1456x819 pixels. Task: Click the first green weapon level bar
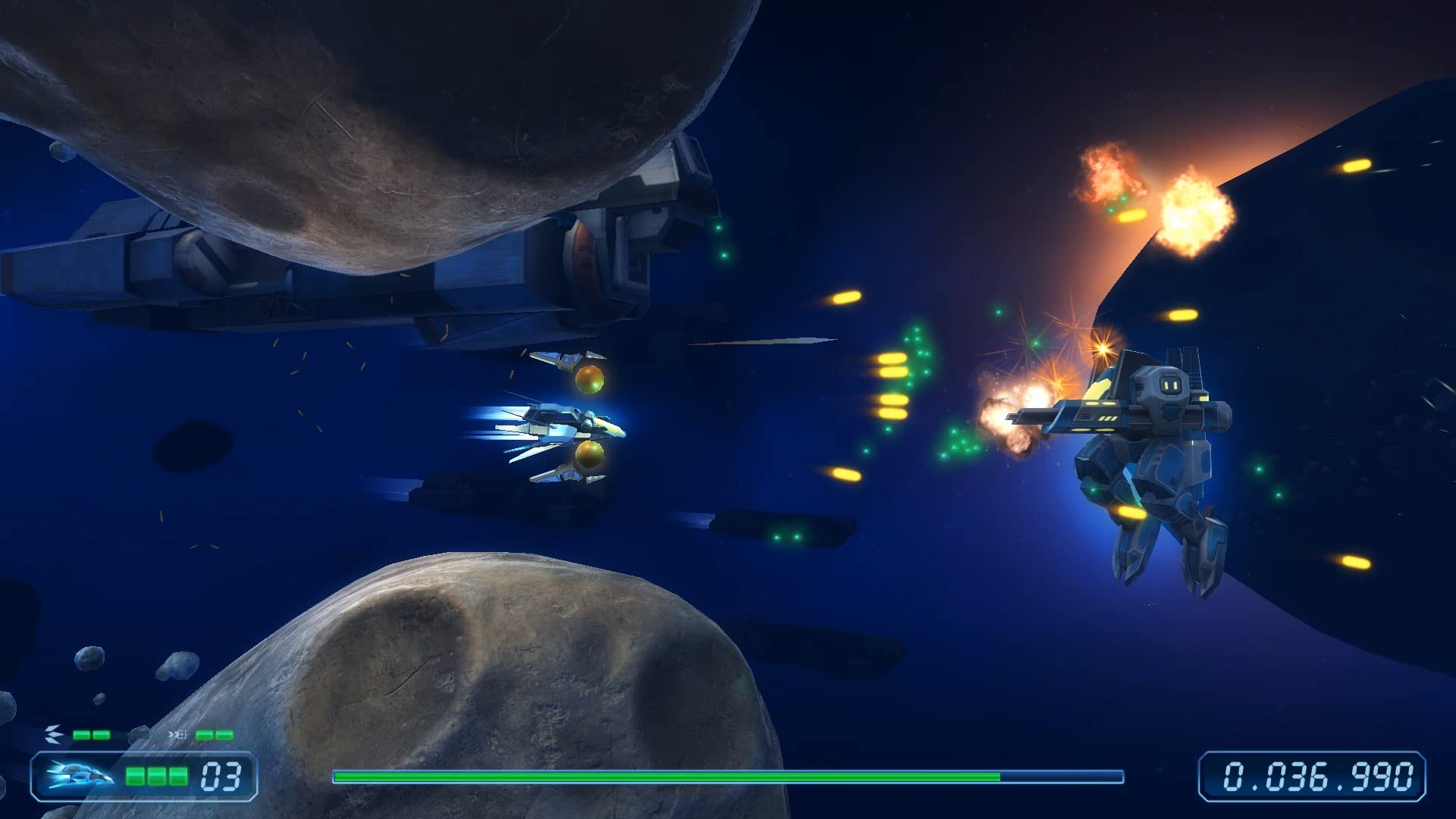tap(80, 734)
